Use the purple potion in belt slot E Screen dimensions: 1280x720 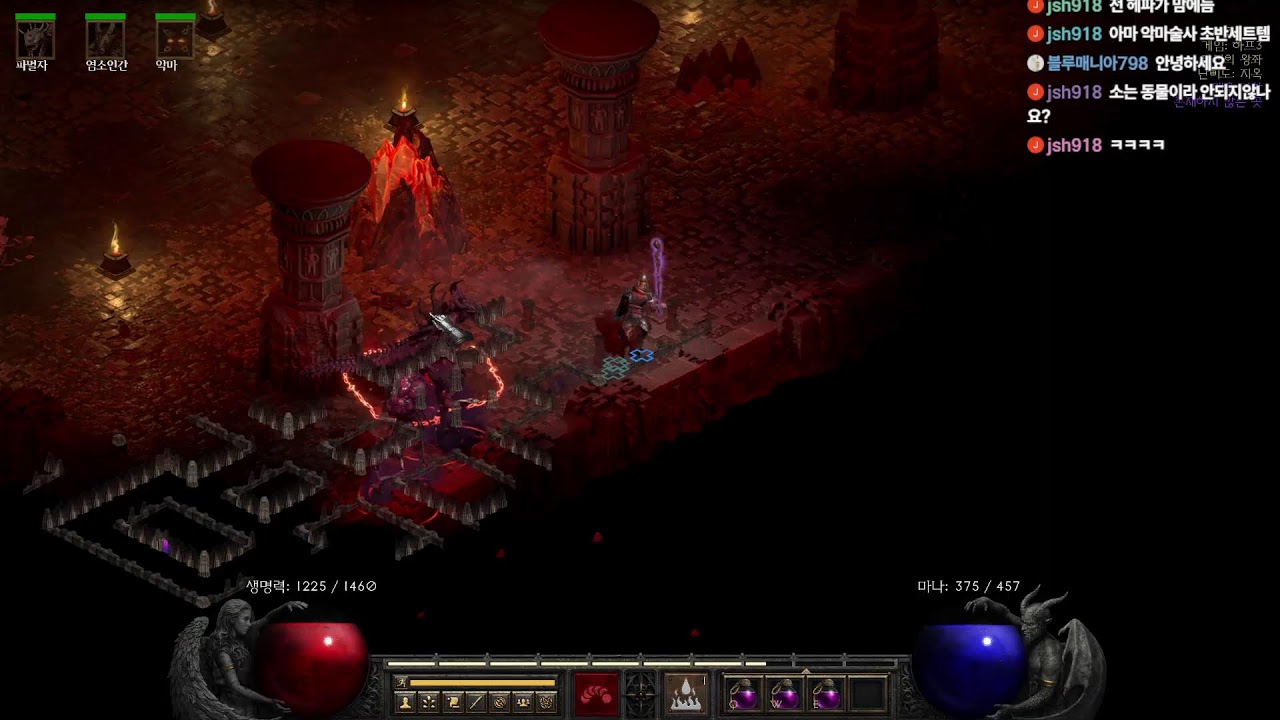[x=826, y=694]
